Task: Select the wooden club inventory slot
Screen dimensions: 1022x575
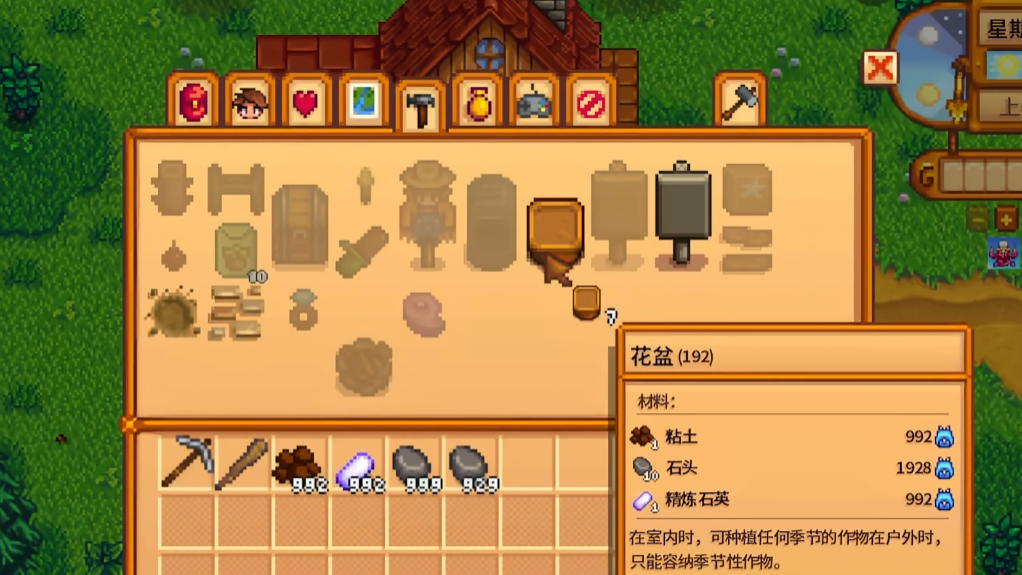Action: click(242, 463)
